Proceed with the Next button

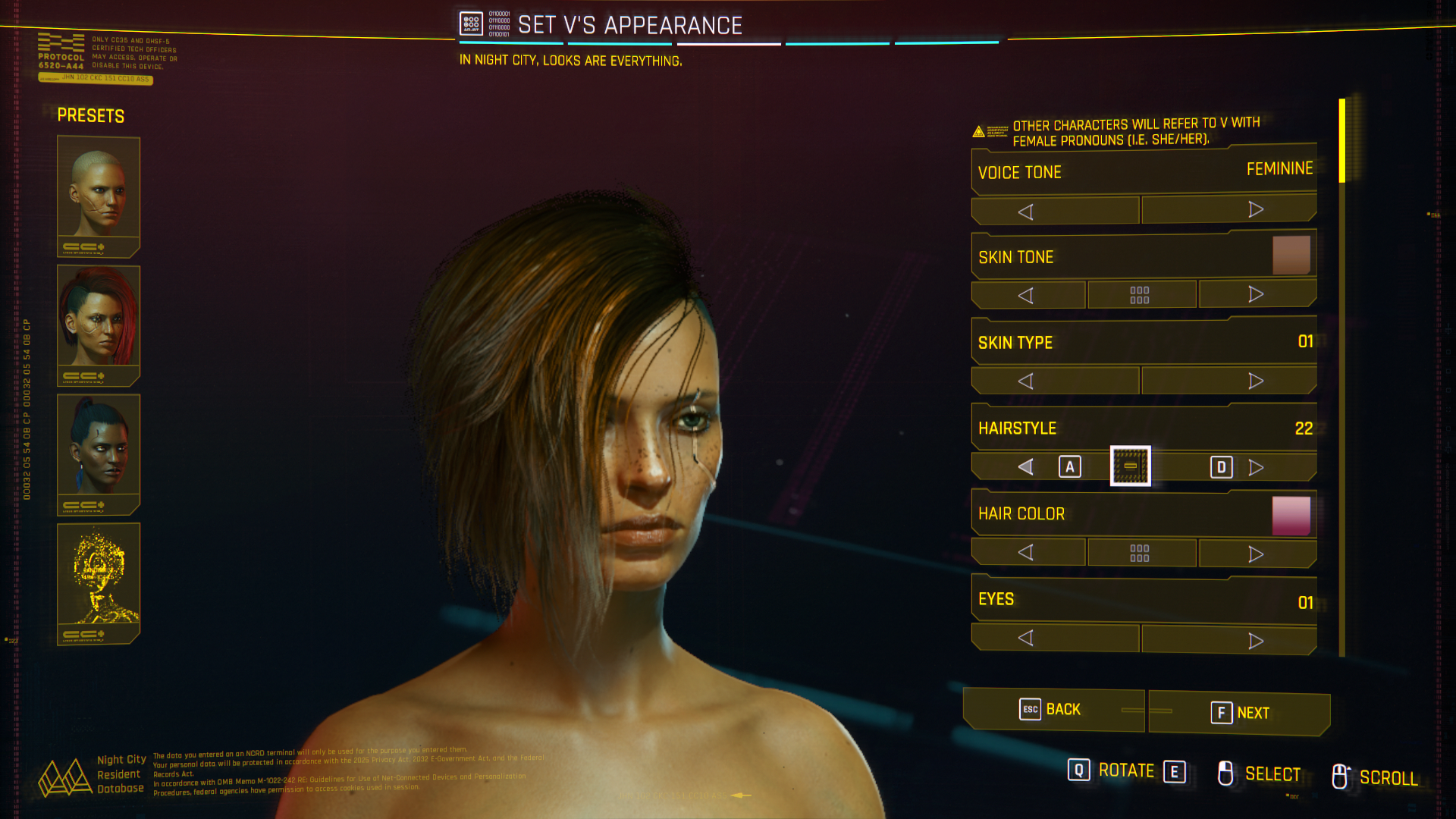coord(1239,713)
